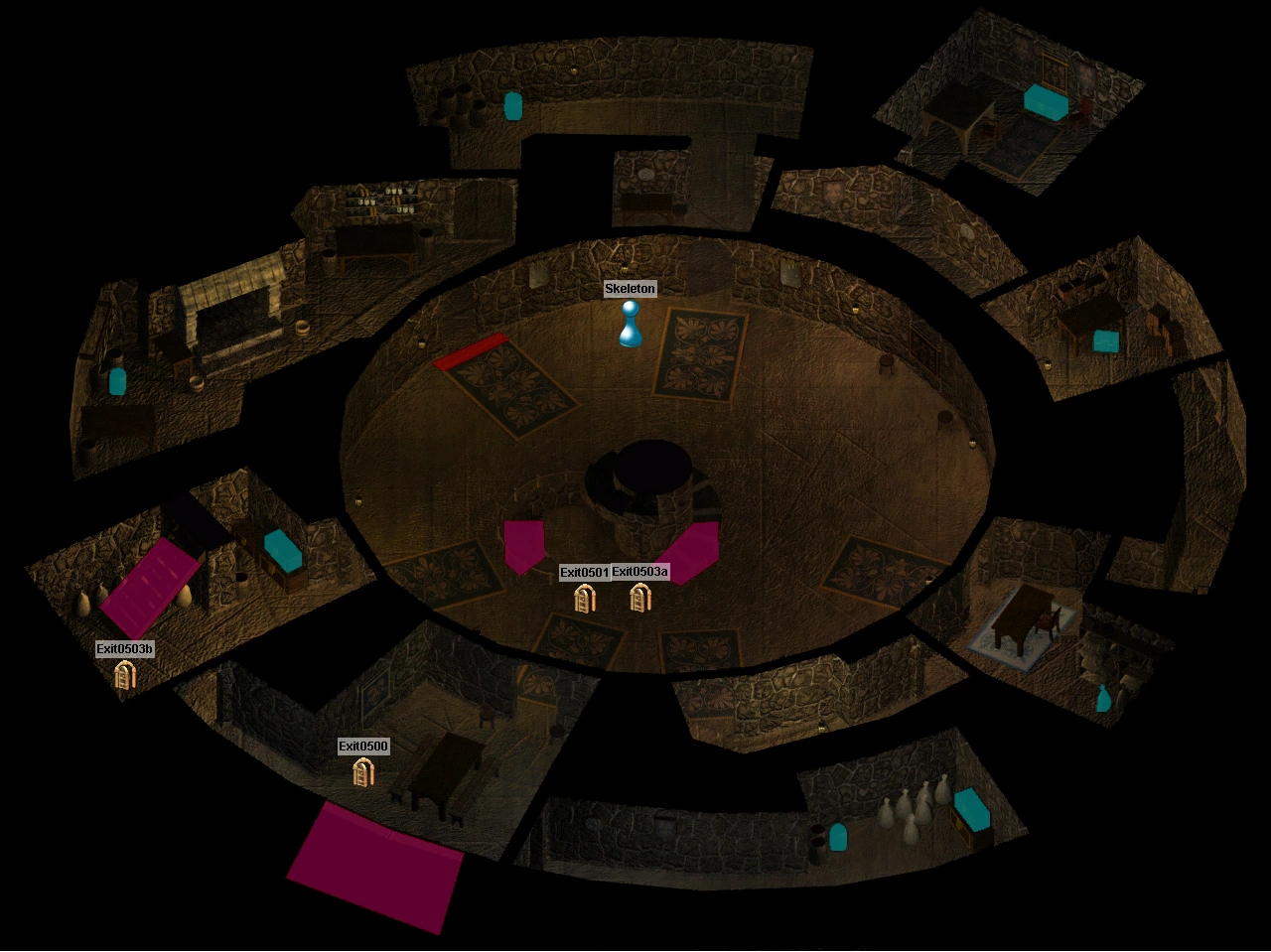The height and width of the screenshot is (952, 1271).
Task: Click the Exit0500 text label
Action: click(363, 746)
